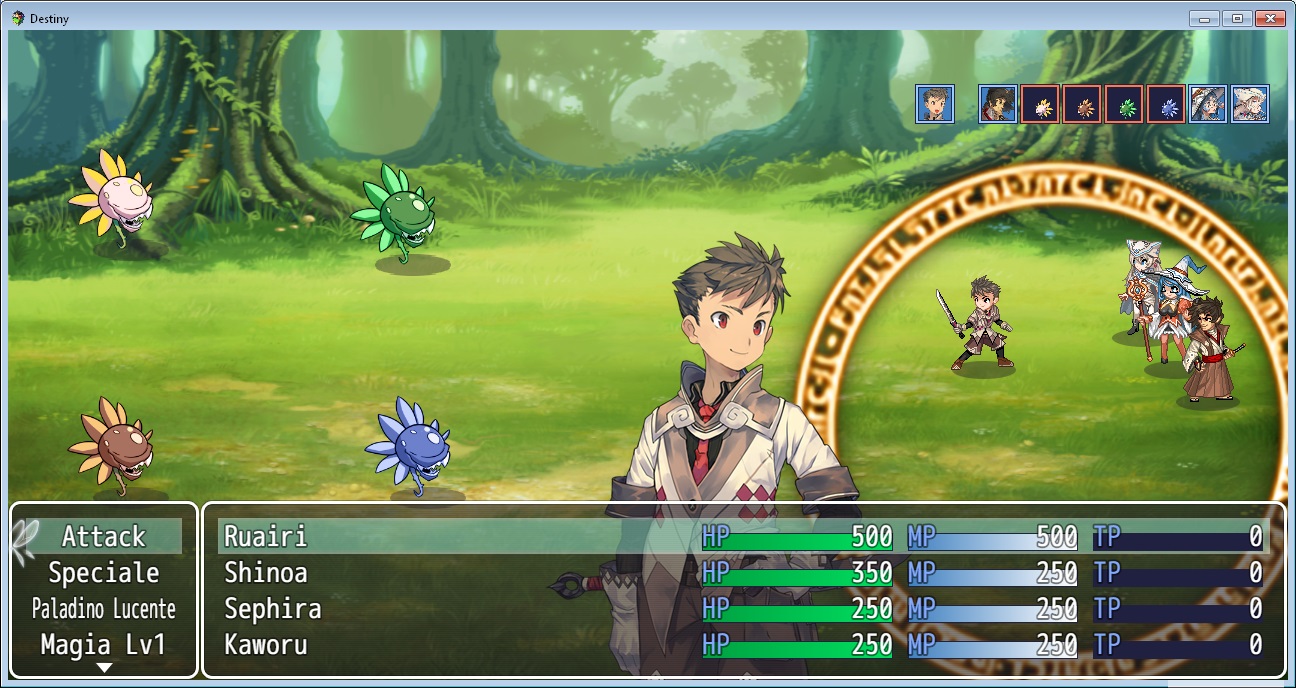Select Sephira's party status row
The image size is (1296, 688).
[742, 609]
